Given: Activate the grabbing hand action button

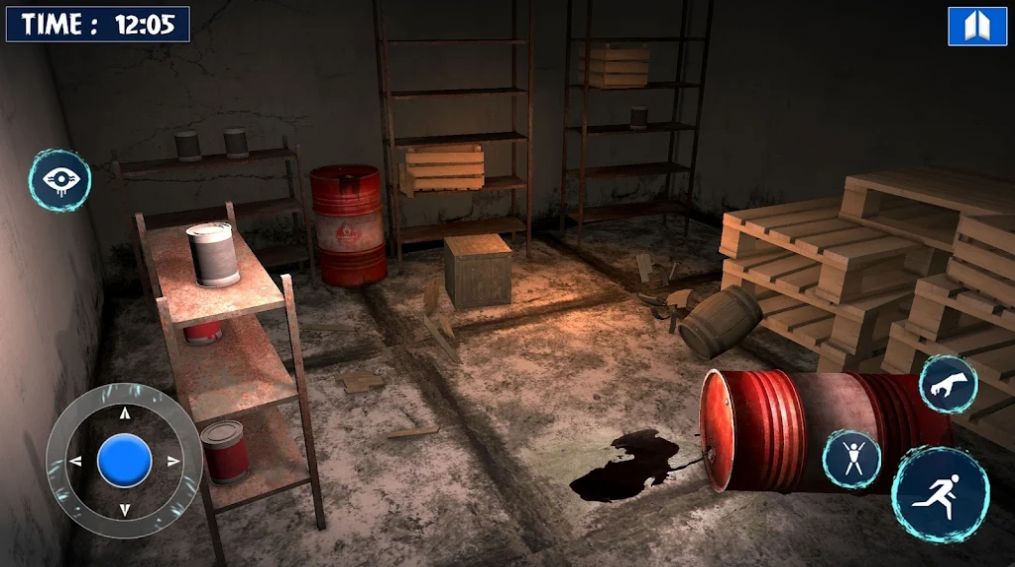Looking at the screenshot, I should [948, 384].
